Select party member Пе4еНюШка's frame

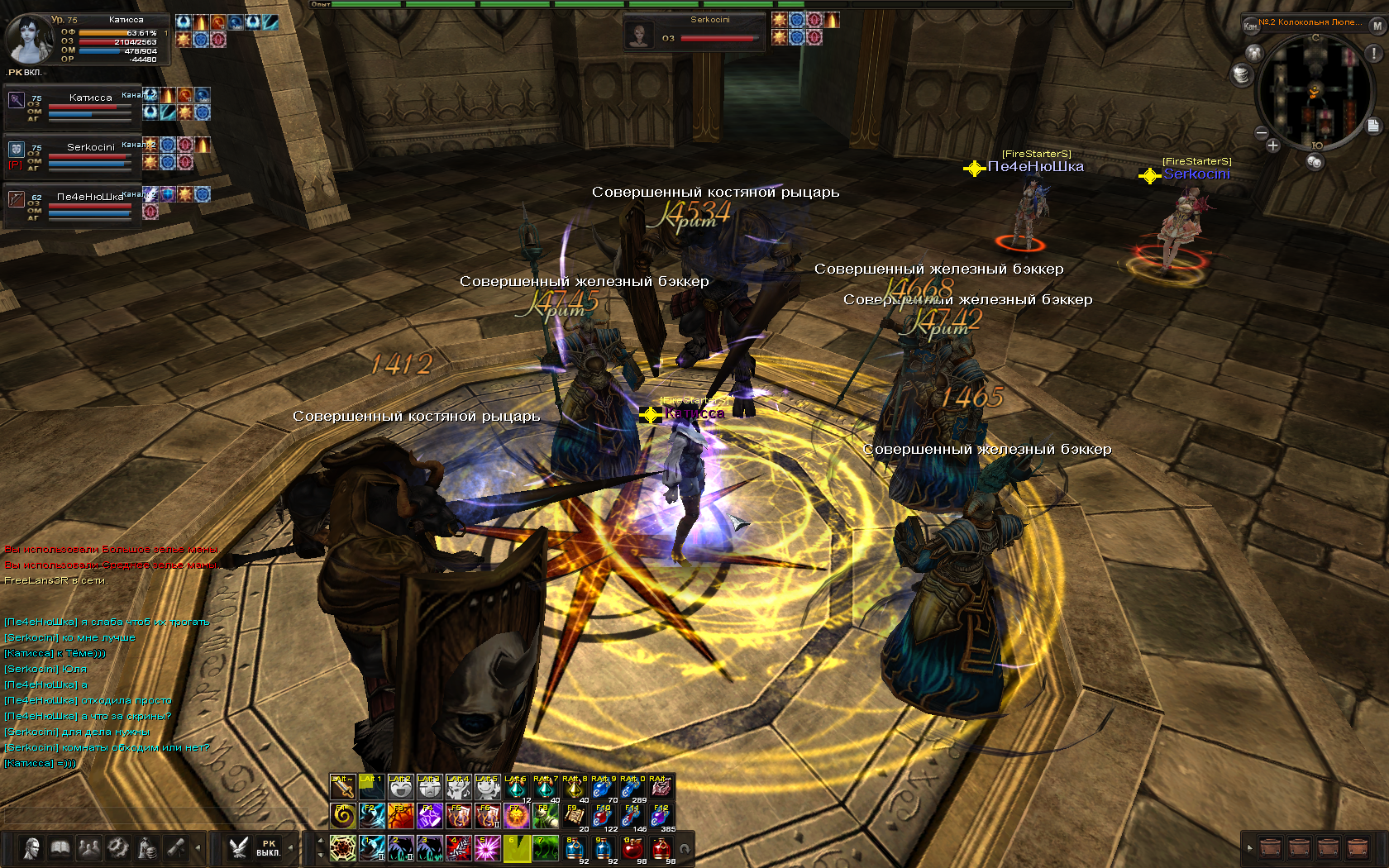(70, 204)
